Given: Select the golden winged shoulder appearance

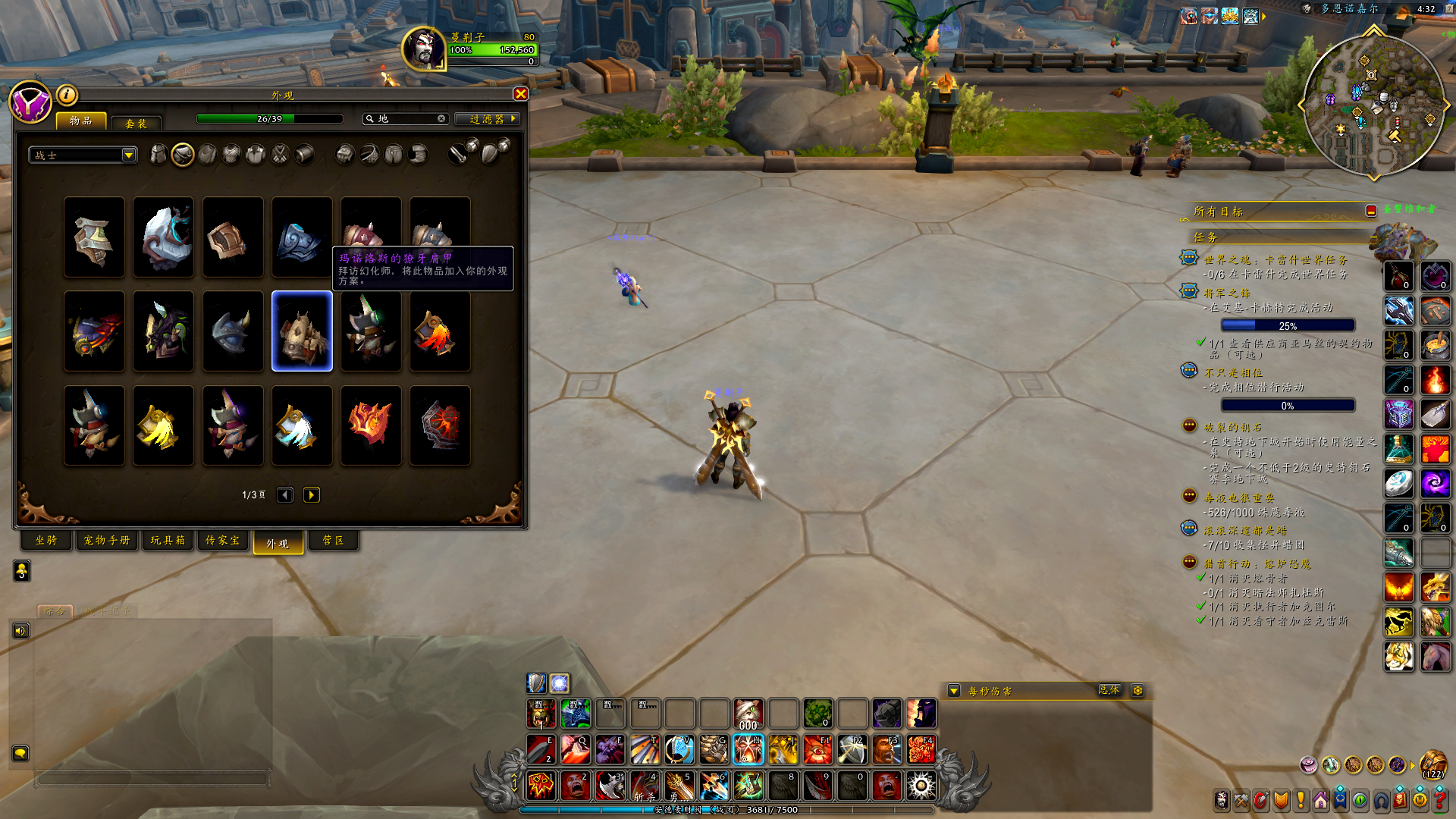Looking at the screenshot, I should (163, 425).
